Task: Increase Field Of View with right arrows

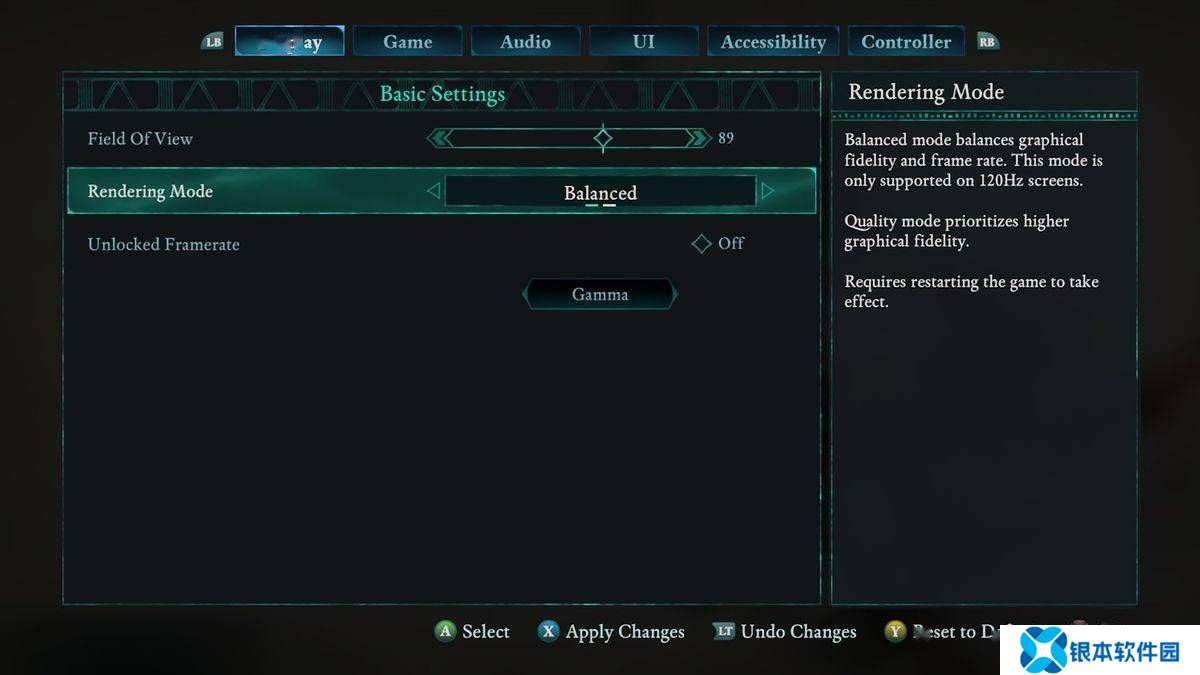Action: click(x=697, y=138)
